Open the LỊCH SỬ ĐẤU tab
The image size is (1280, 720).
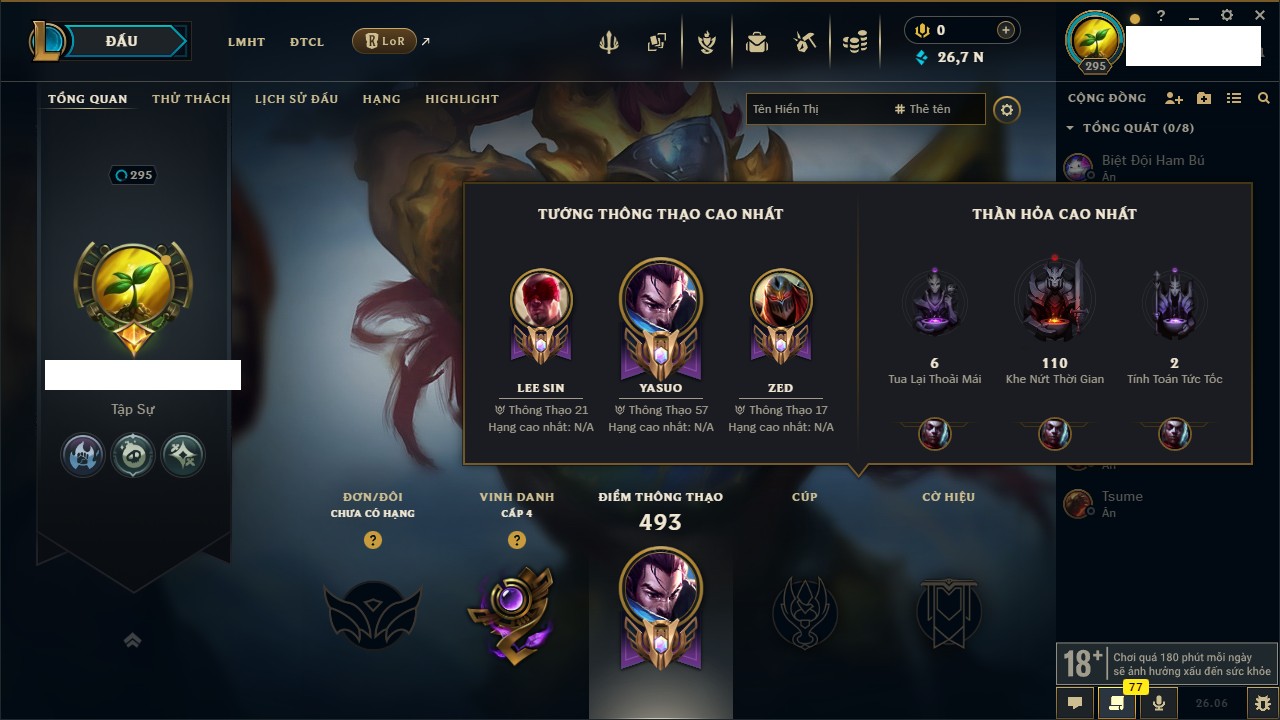click(296, 99)
